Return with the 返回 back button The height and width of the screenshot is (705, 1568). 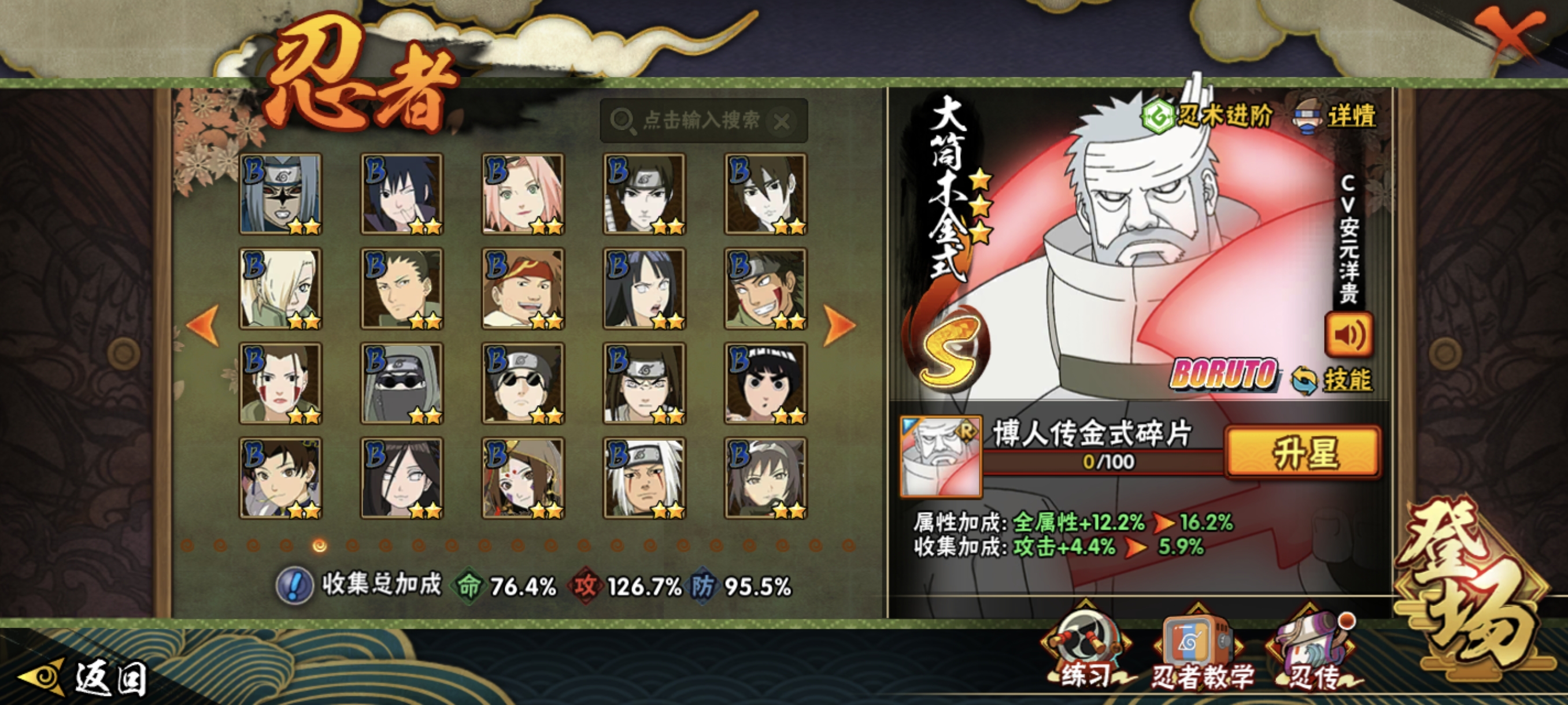click(x=85, y=677)
